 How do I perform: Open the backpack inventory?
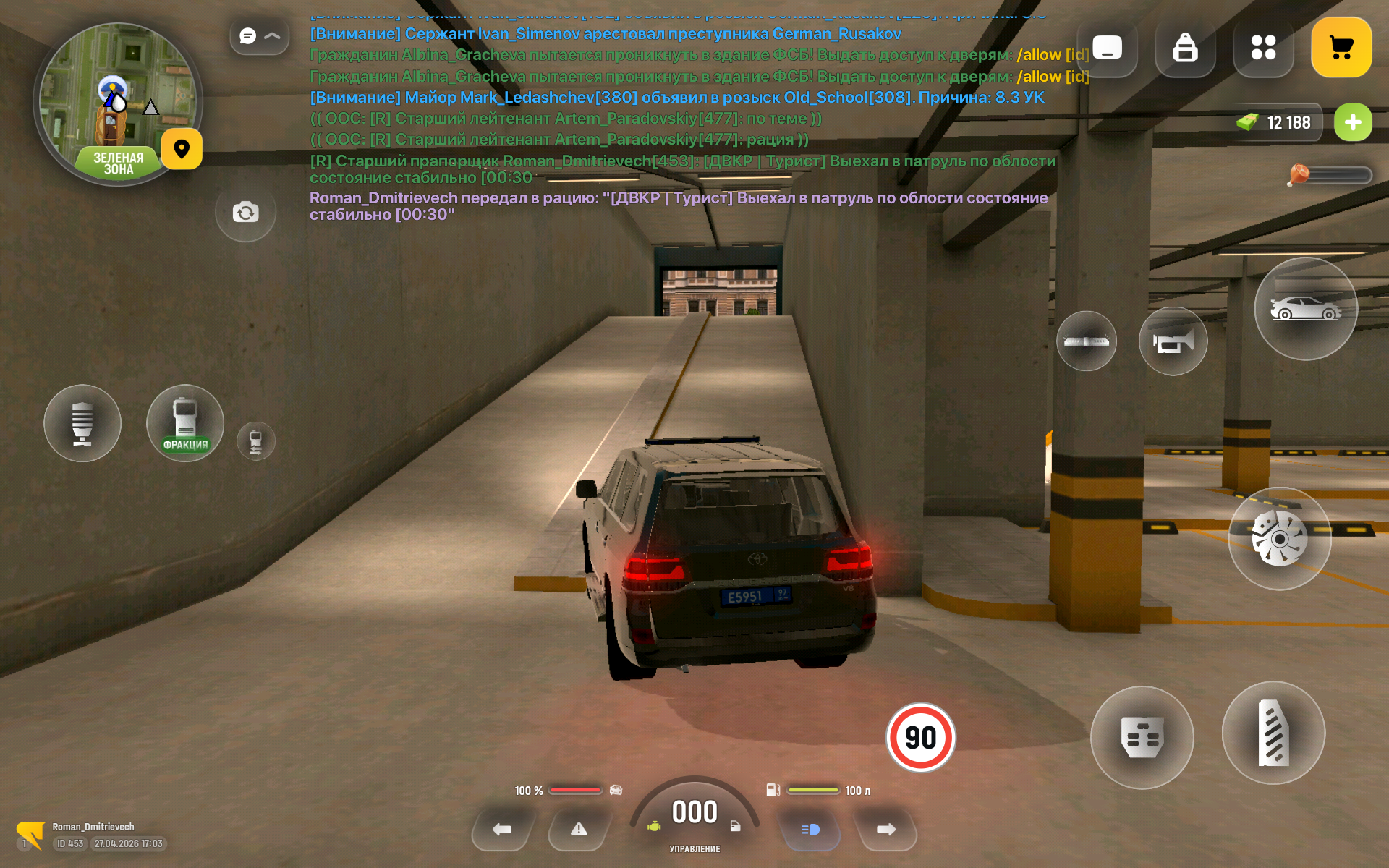1185,48
